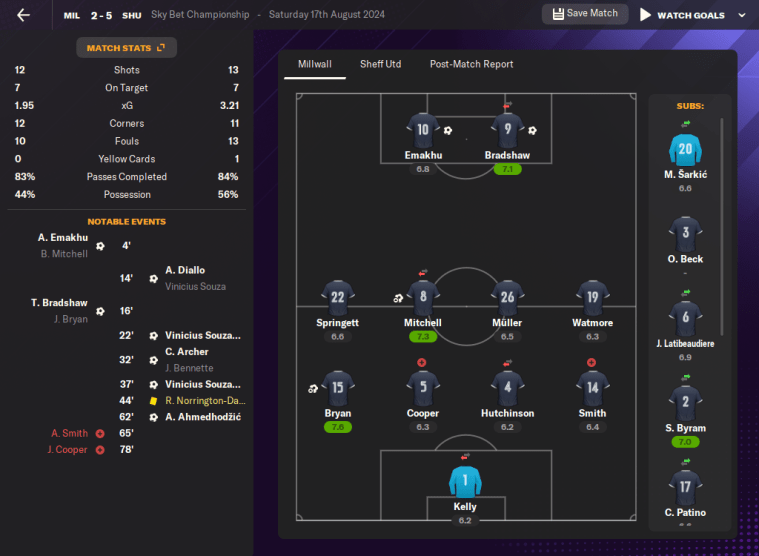Open the Watch Goals dropdown arrow
759x556 pixels.
tap(741, 15)
